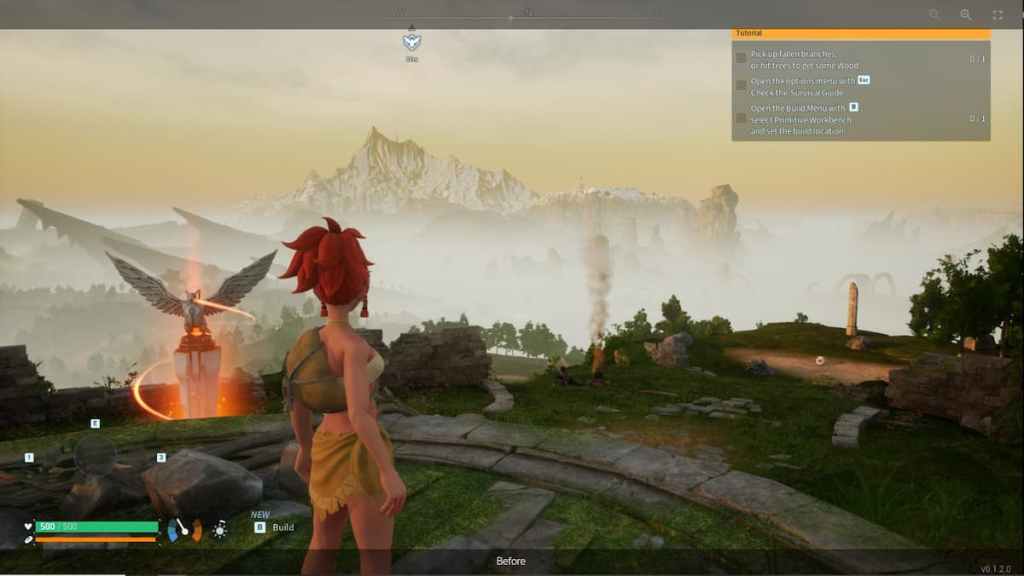Viewport: 1024px width, 576px height.
Task: Select the Primitive Workbench build objective
Action: coord(798,119)
